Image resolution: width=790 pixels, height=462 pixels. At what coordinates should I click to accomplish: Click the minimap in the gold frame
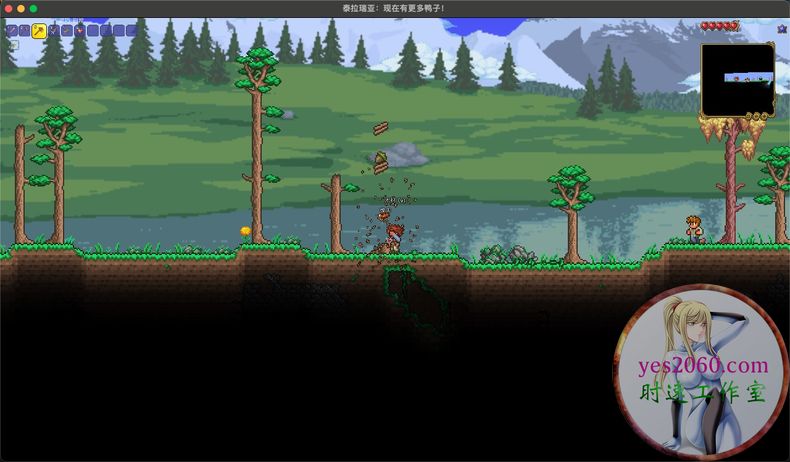(x=737, y=79)
